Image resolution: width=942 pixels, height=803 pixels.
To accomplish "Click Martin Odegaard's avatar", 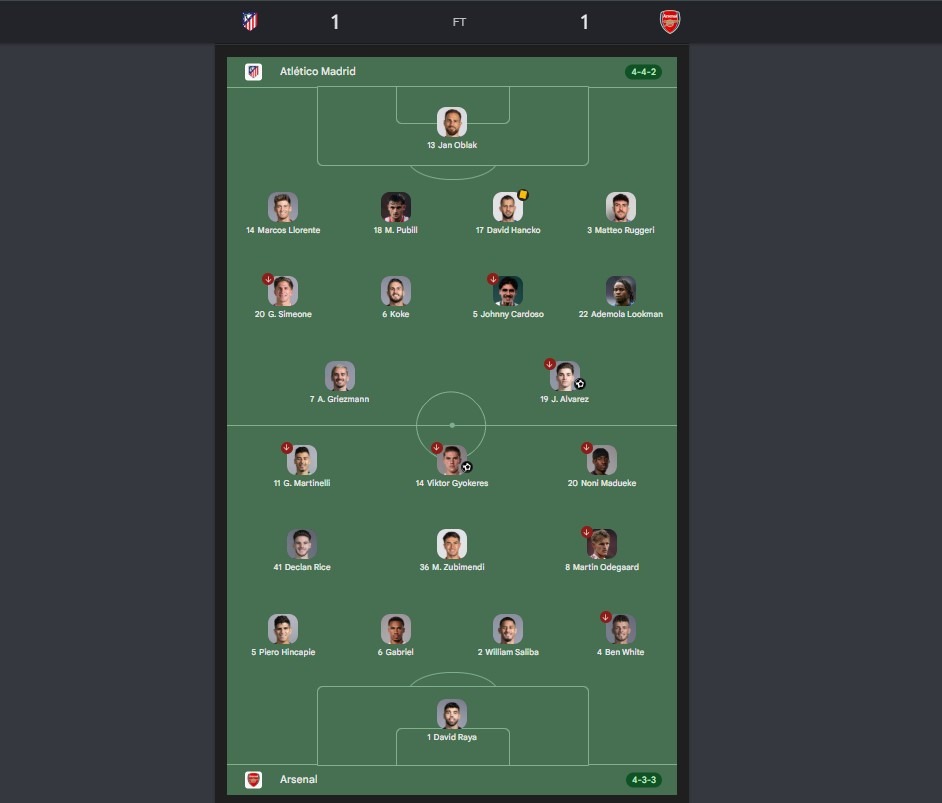I will click(602, 544).
